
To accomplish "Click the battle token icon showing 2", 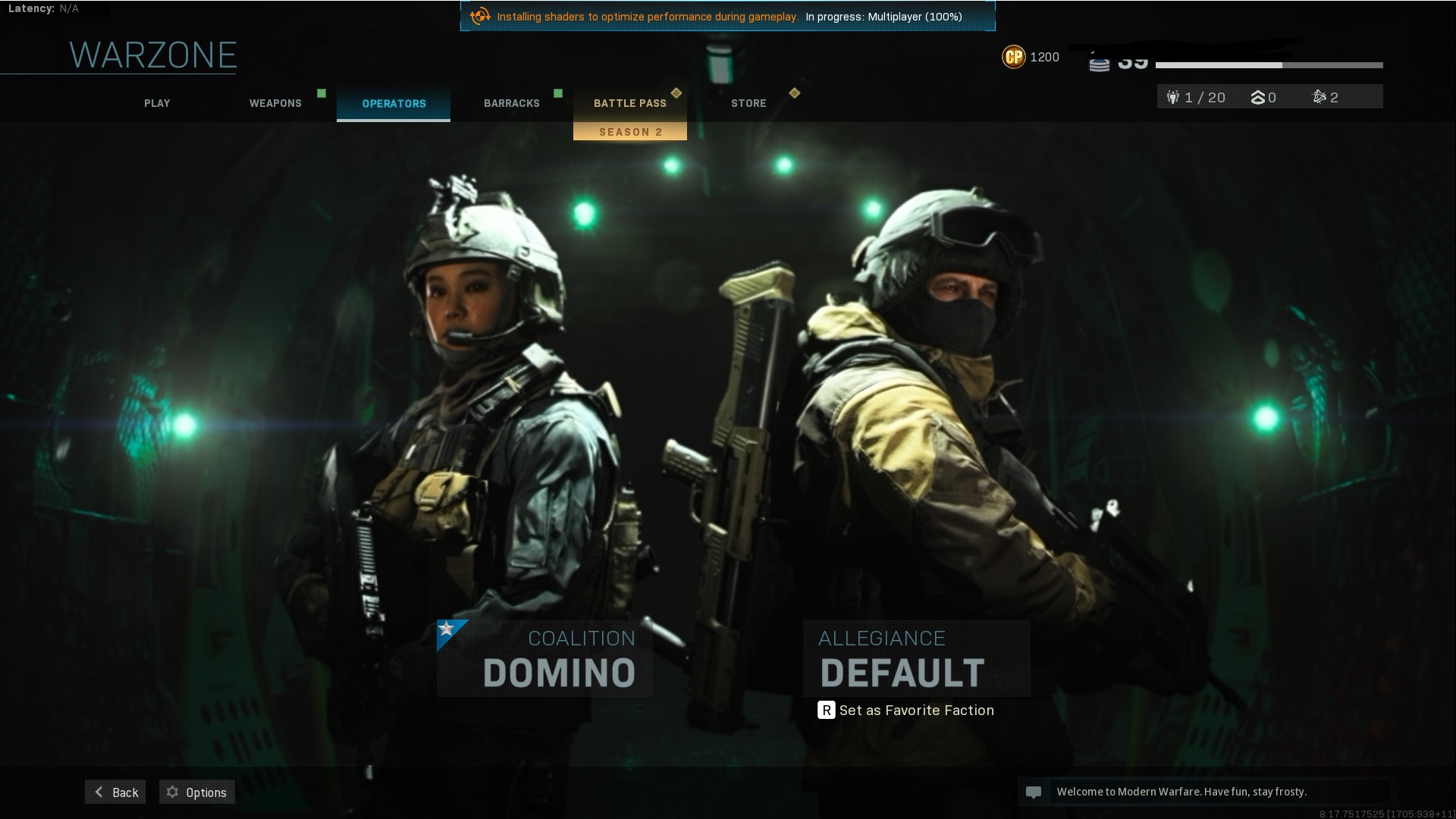I will (1319, 97).
